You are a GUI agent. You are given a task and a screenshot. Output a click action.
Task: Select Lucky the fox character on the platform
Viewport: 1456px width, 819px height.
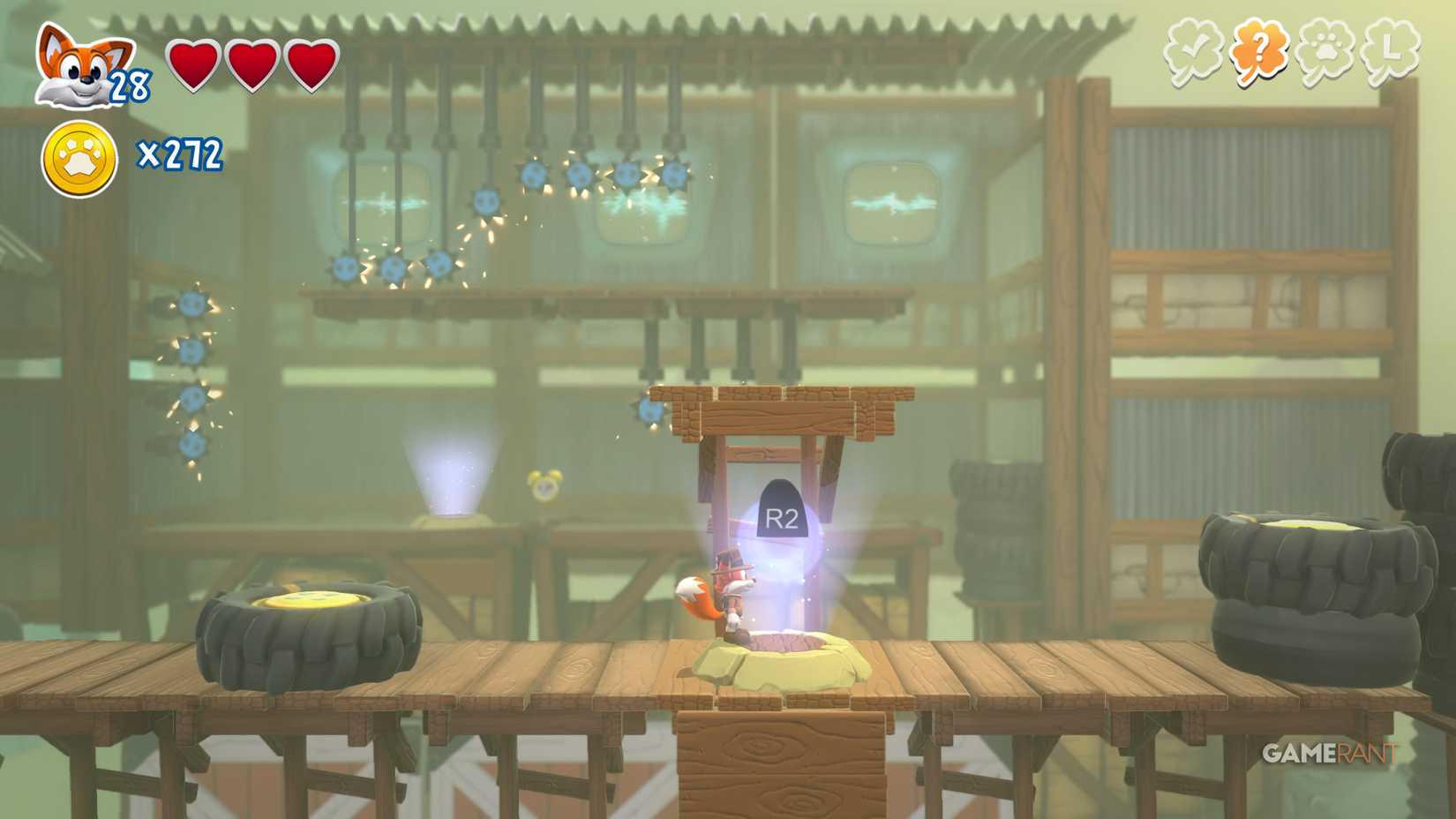pyautogui.click(x=728, y=587)
